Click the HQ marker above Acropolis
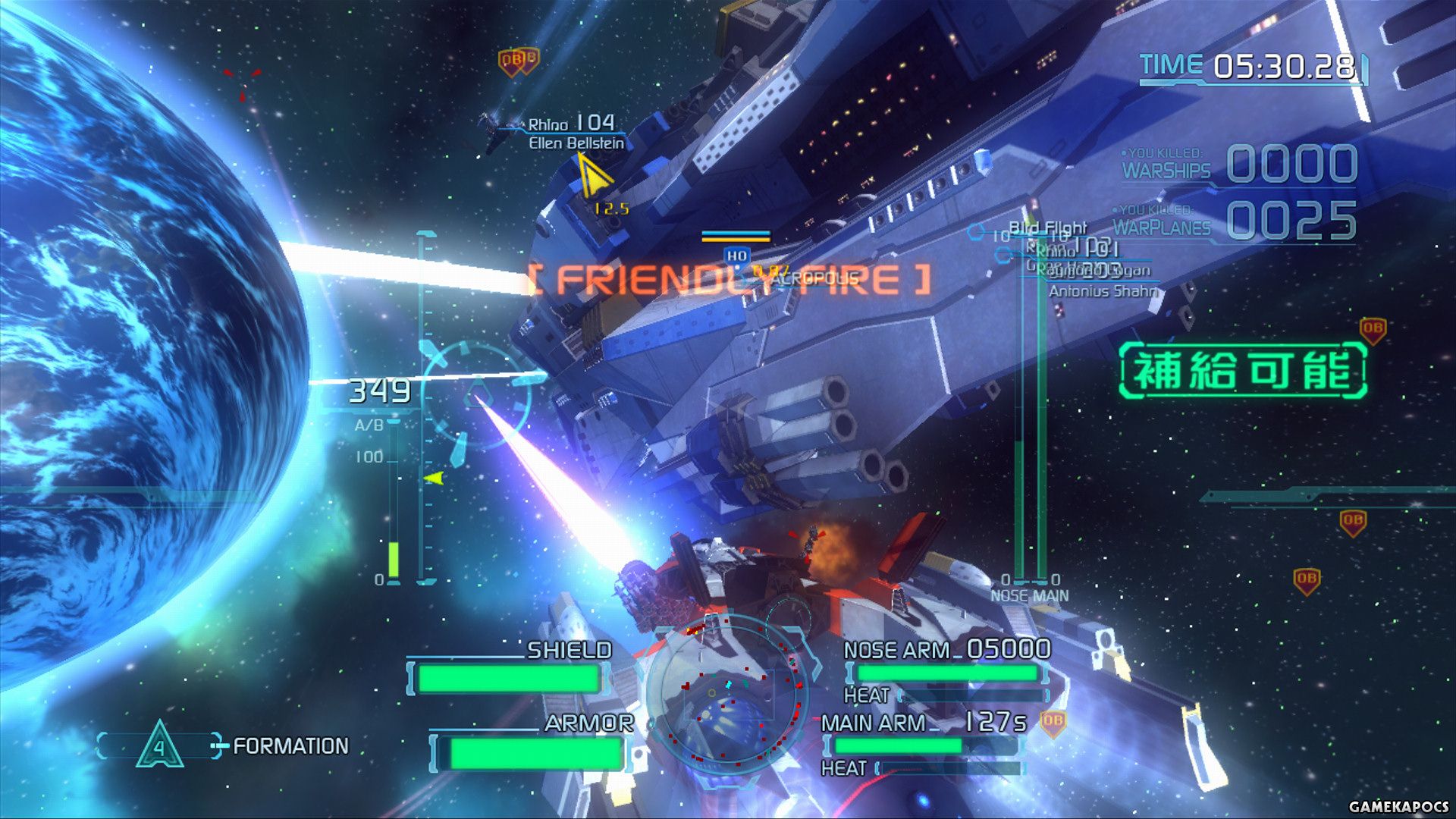Image resolution: width=1456 pixels, height=819 pixels. pyautogui.click(x=736, y=256)
